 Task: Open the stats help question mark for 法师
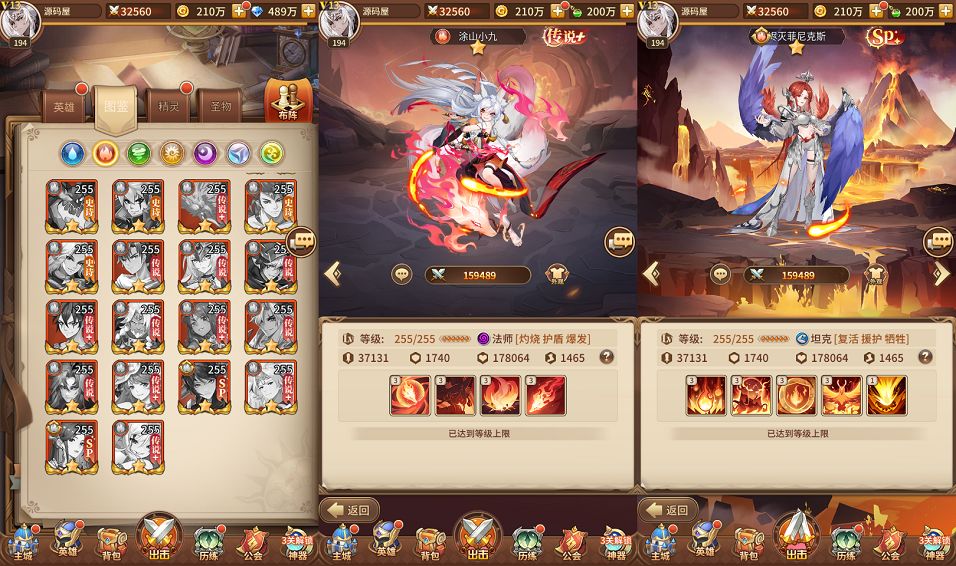[606, 357]
